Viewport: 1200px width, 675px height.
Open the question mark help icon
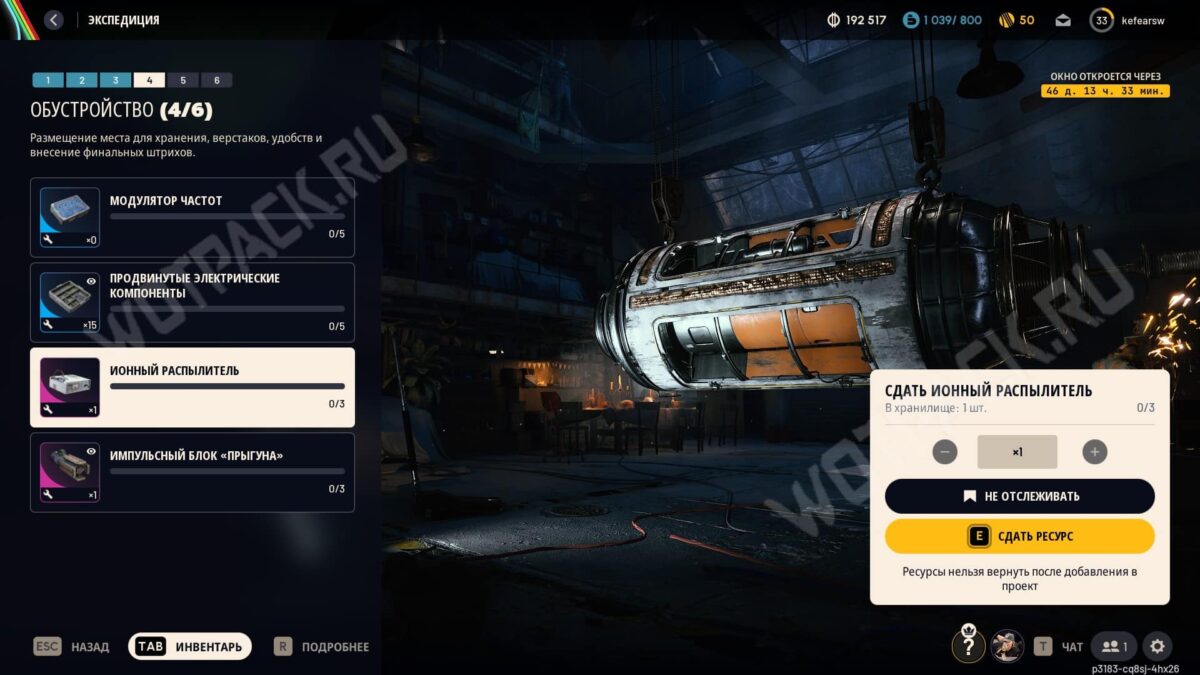(968, 646)
